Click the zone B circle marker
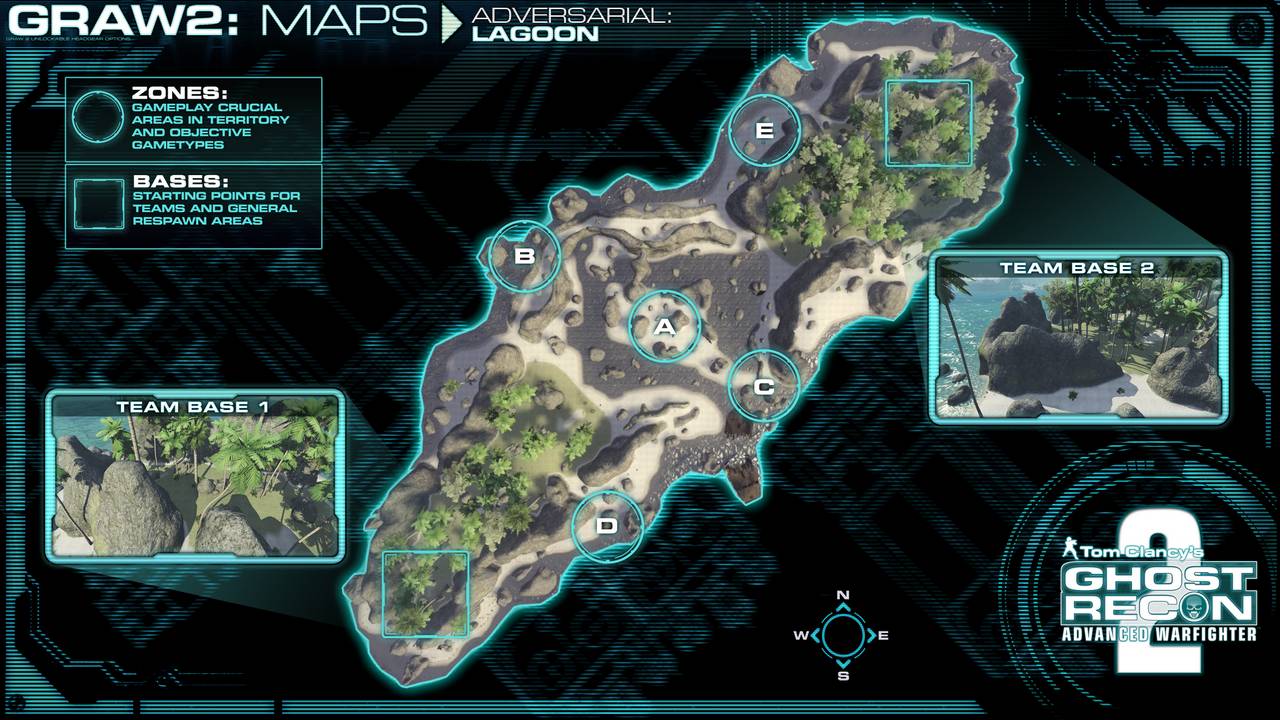1280x720 pixels. pos(525,255)
